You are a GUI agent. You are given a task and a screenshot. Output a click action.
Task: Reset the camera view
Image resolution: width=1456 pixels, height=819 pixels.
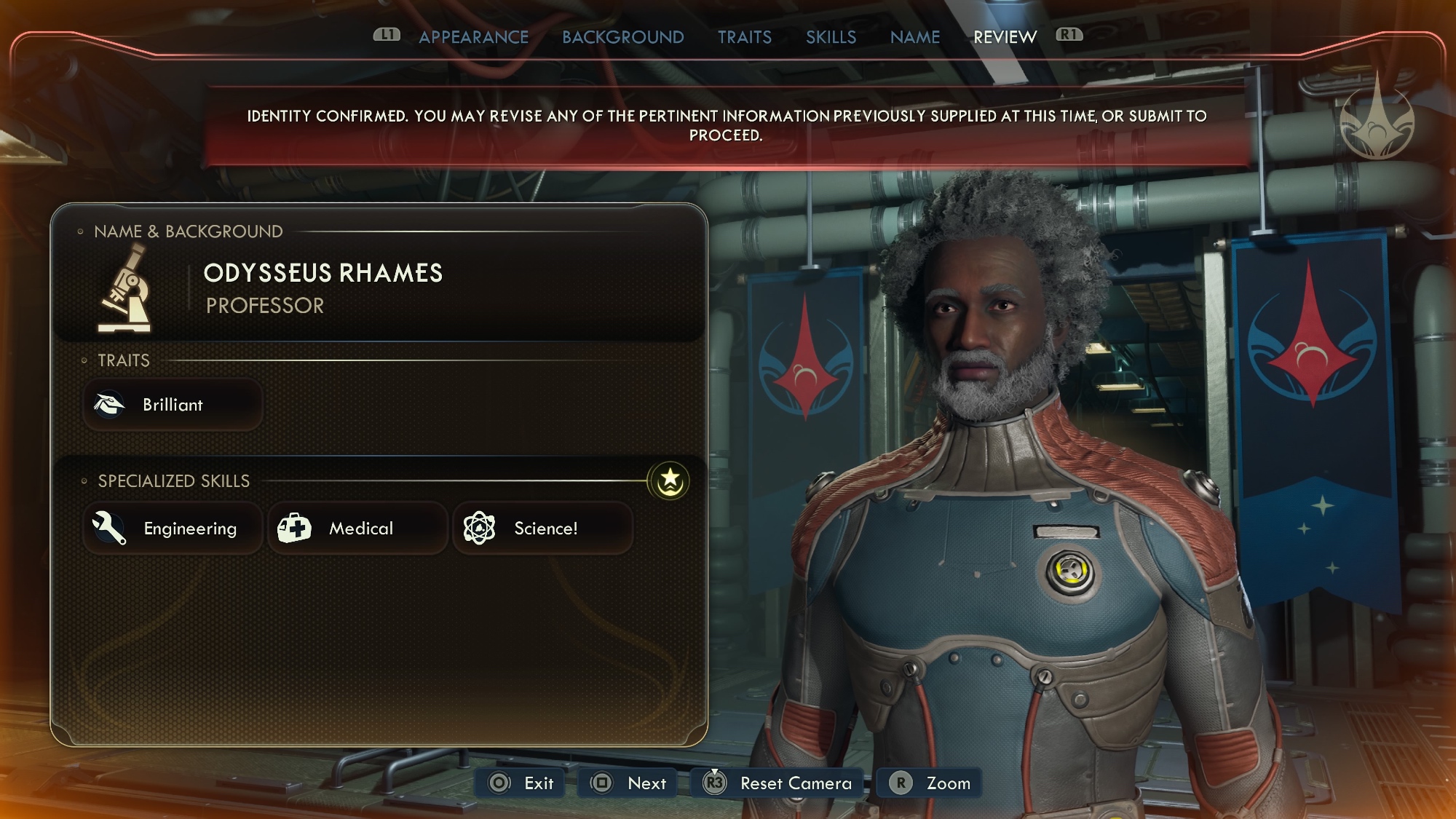click(778, 783)
